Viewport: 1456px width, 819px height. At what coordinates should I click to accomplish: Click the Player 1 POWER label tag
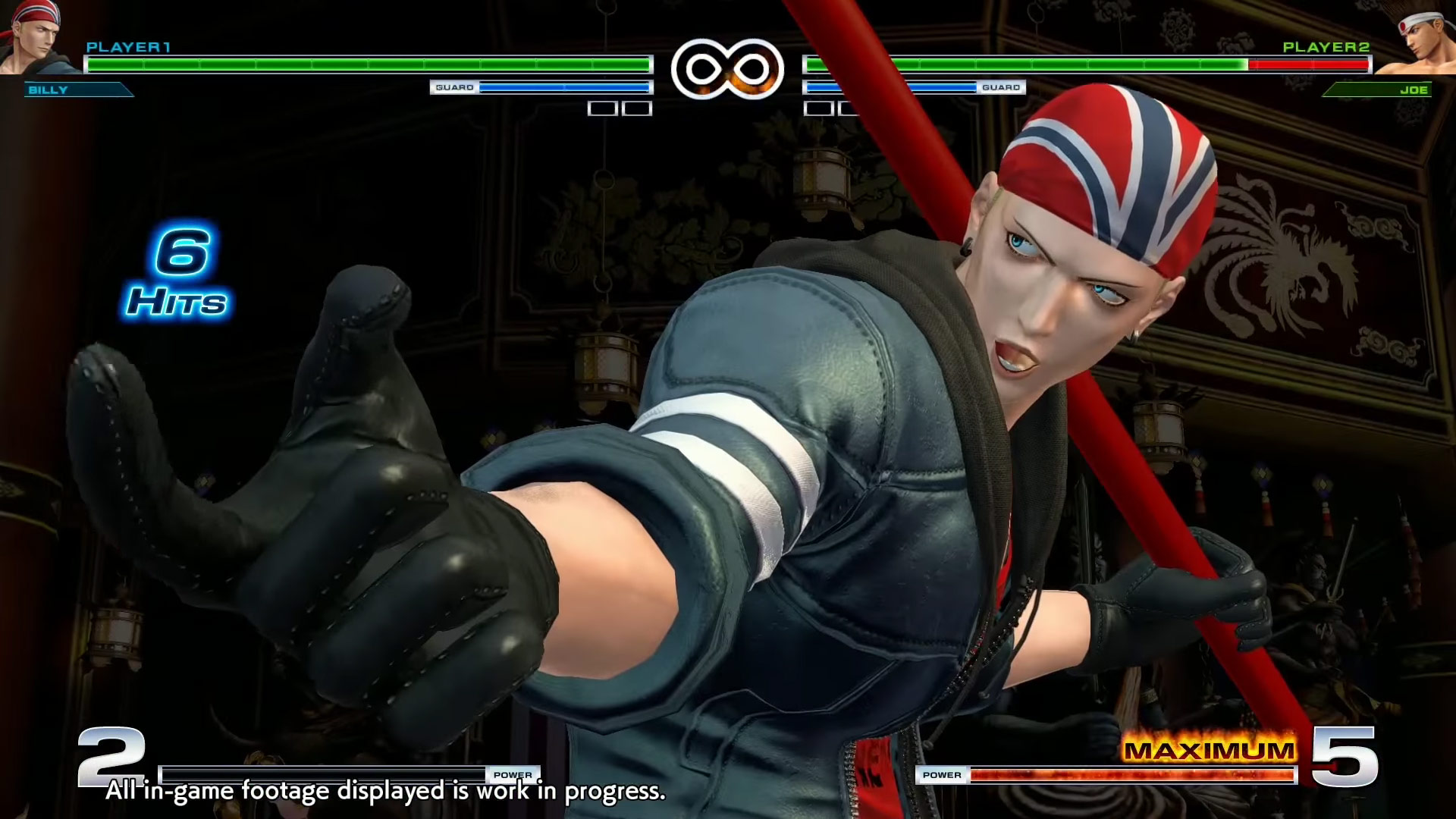pyautogui.click(x=515, y=774)
